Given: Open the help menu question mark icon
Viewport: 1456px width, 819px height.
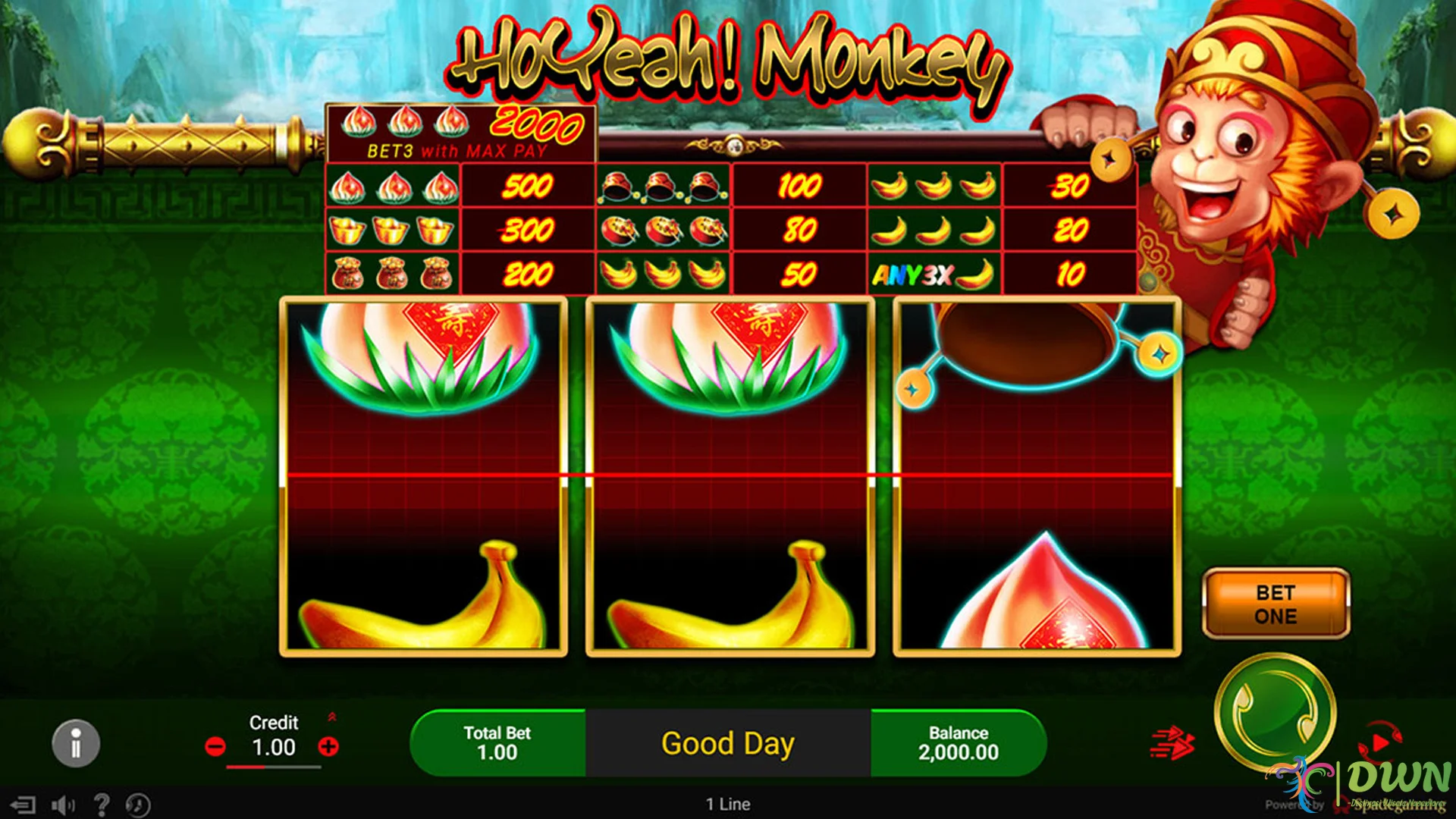Looking at the screenshot, I should pos(102,805).
